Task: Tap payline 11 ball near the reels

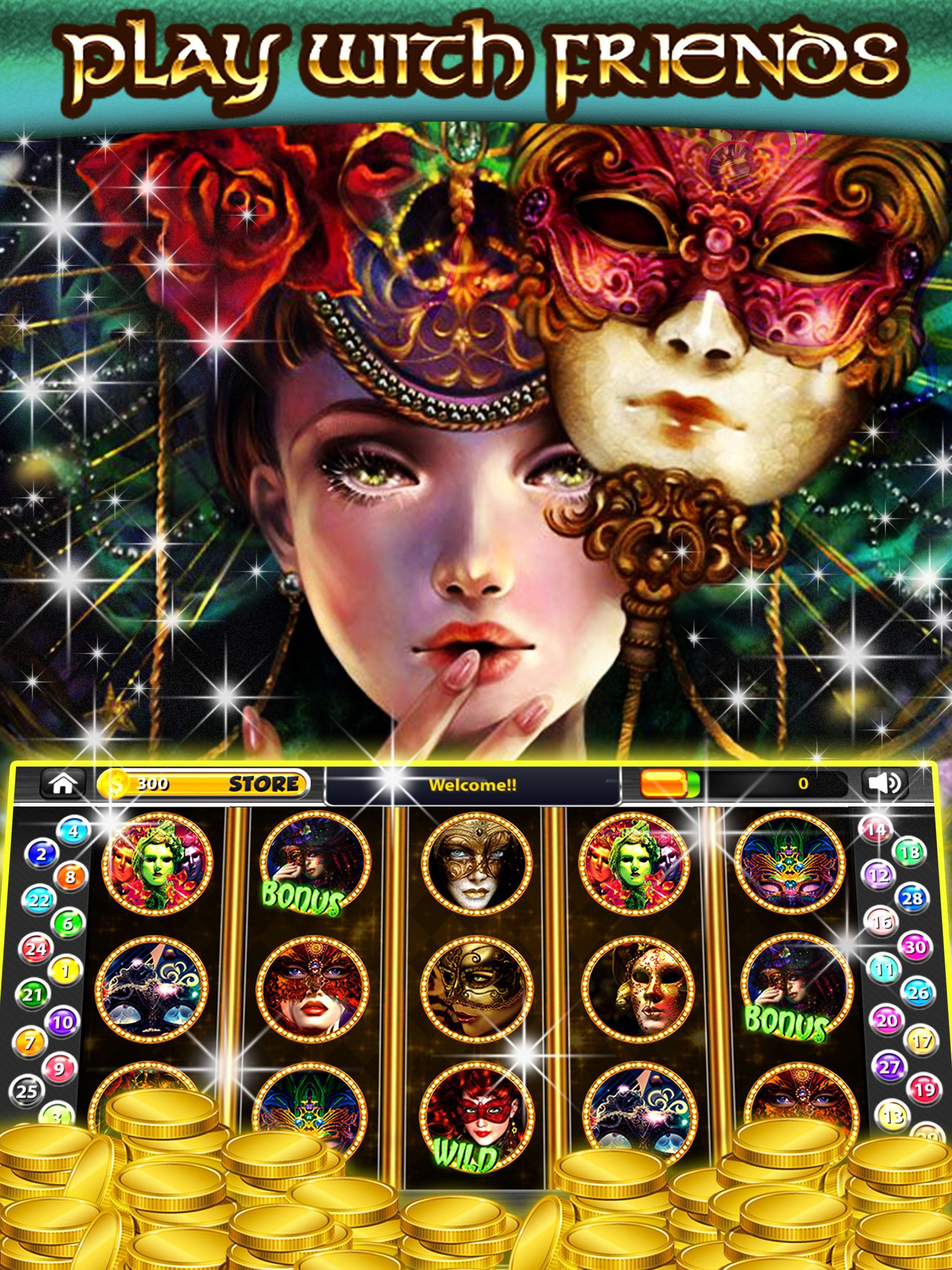Action: [x=883, y=969]
